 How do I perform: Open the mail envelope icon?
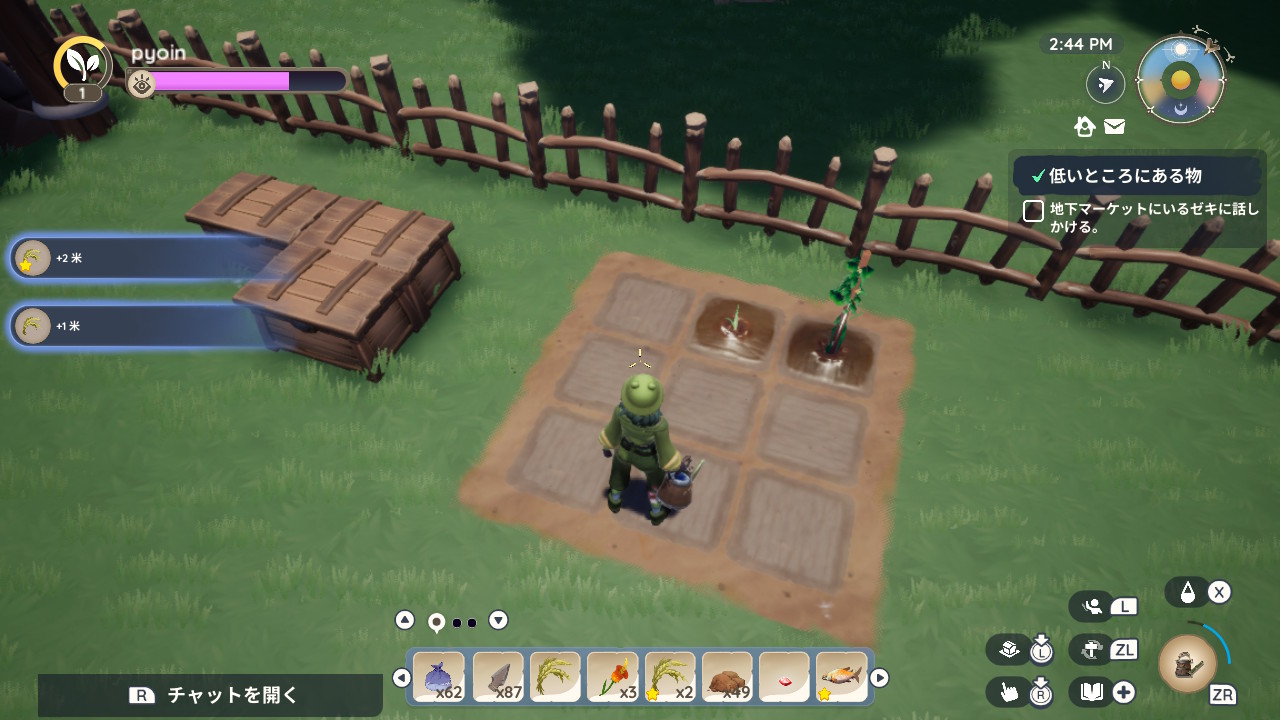click(1114, 127)
